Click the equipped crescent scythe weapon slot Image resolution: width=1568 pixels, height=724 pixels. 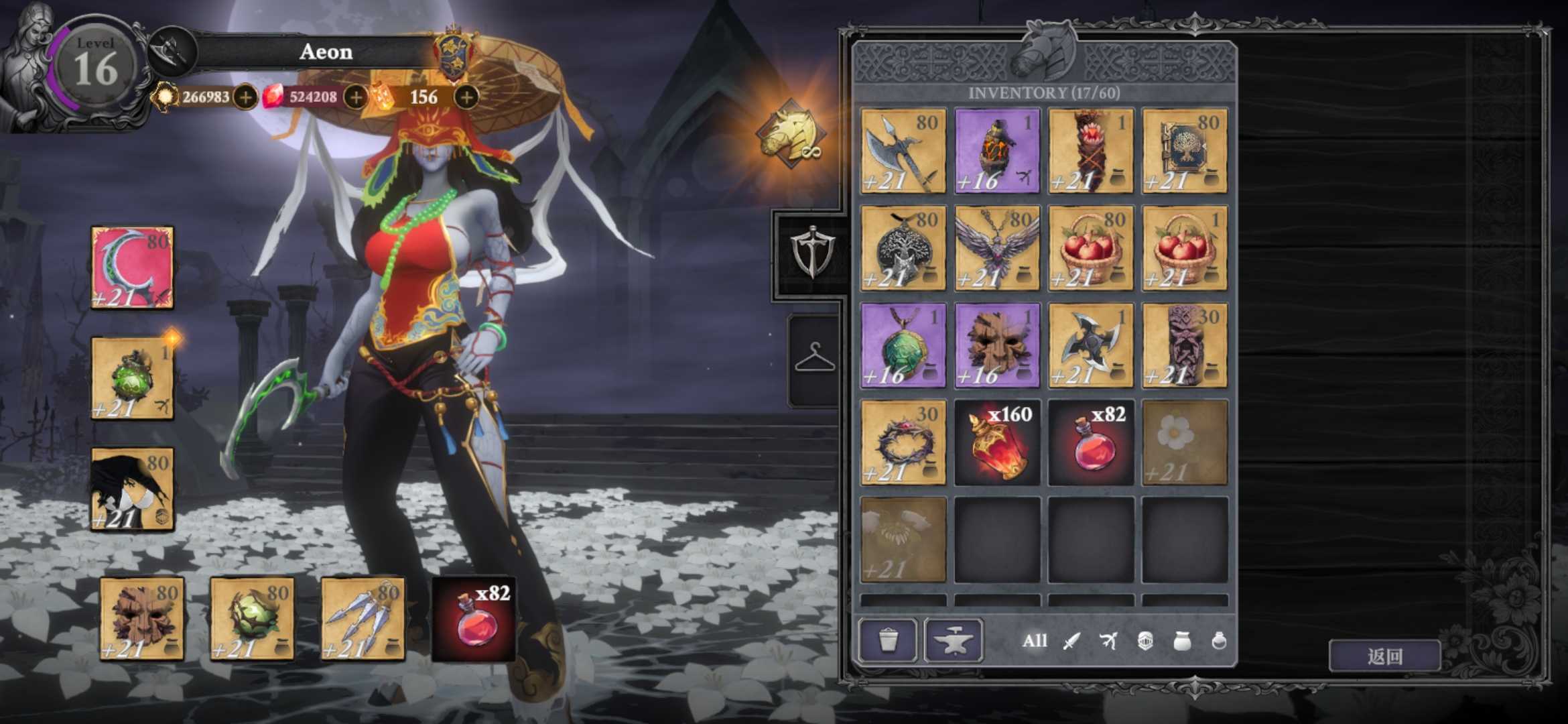coord(132,267)
